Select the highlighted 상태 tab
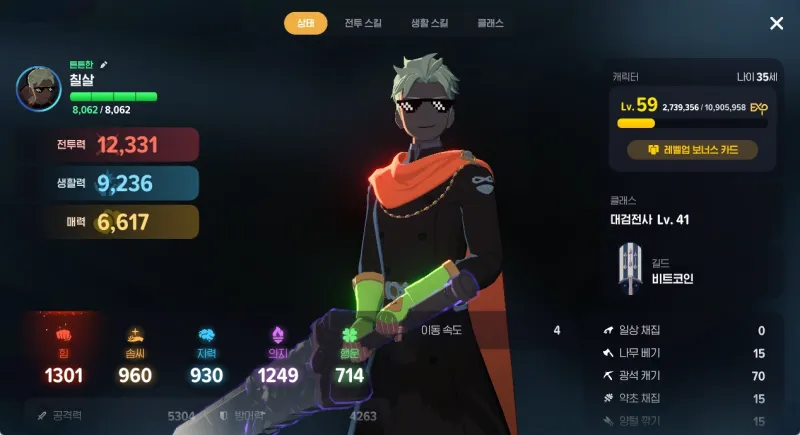This screenshot has height=435, width=800. coord(305,23)
